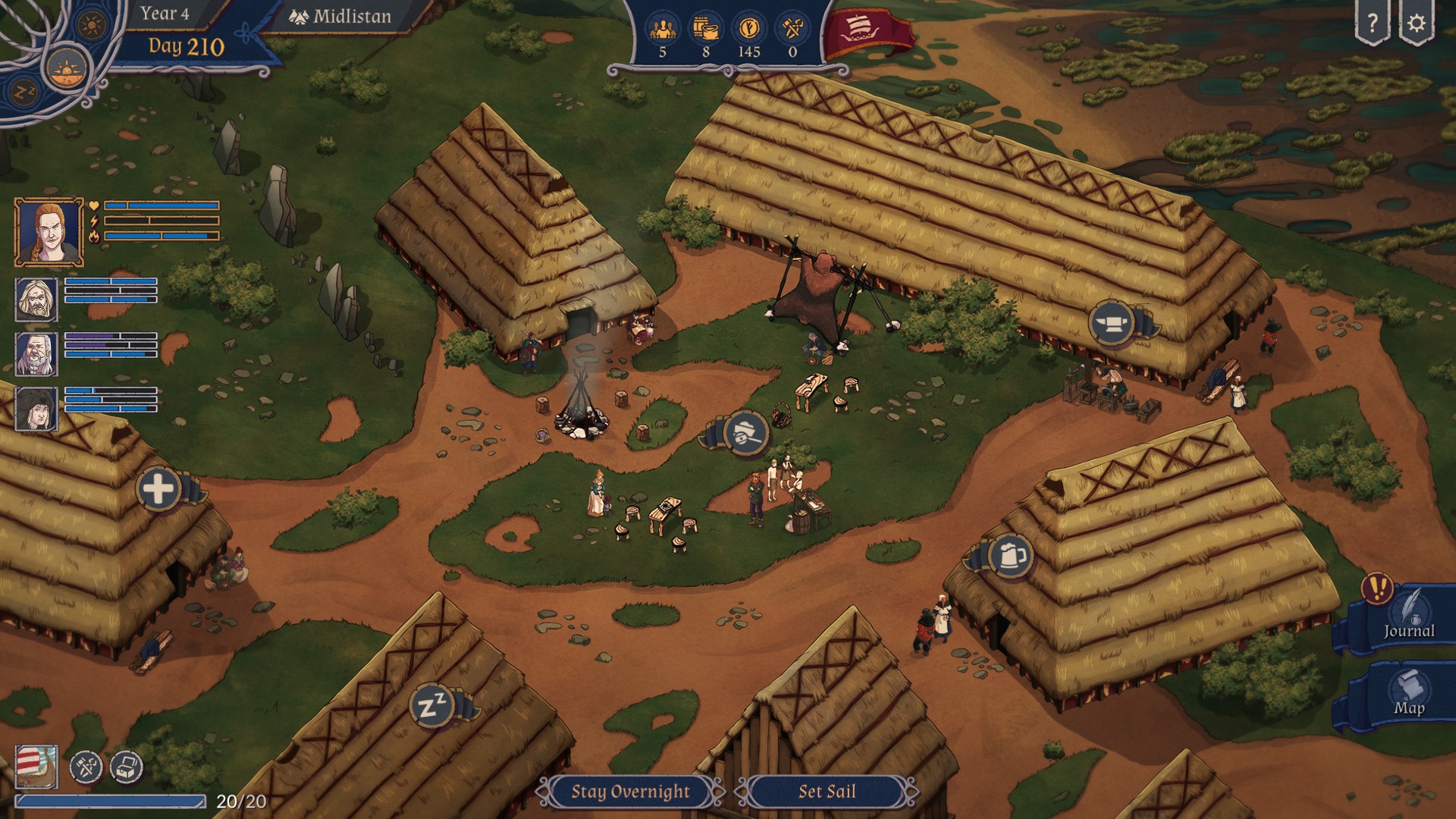Select the red-haired leader portrait

tap(49, 232)
